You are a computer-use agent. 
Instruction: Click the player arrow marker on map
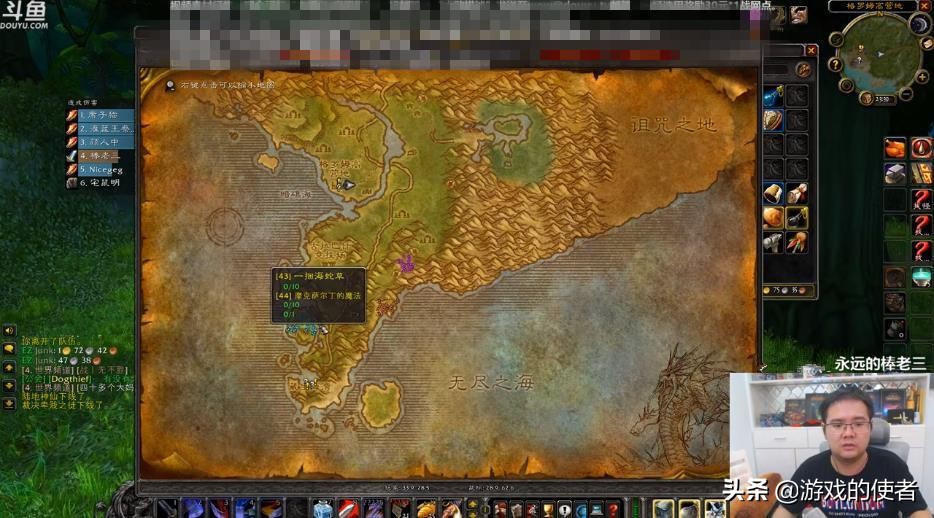348,184
